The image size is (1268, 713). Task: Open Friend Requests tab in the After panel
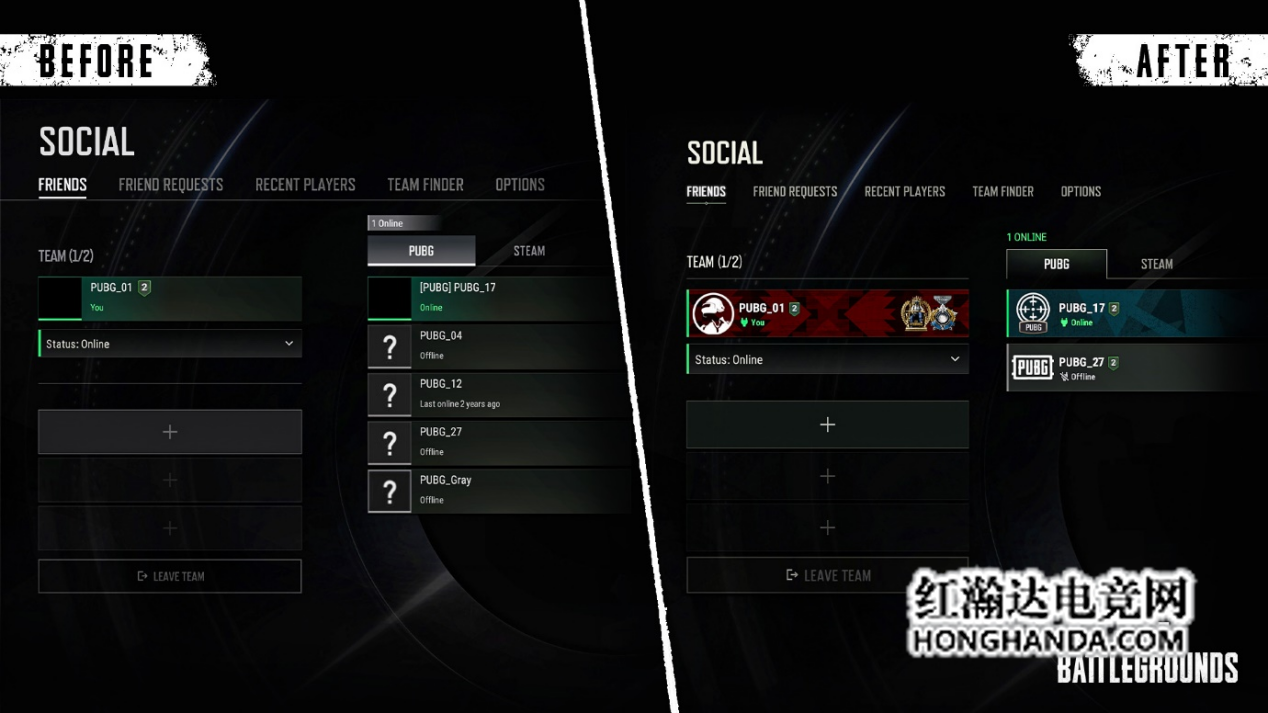[x=795, y=192]
